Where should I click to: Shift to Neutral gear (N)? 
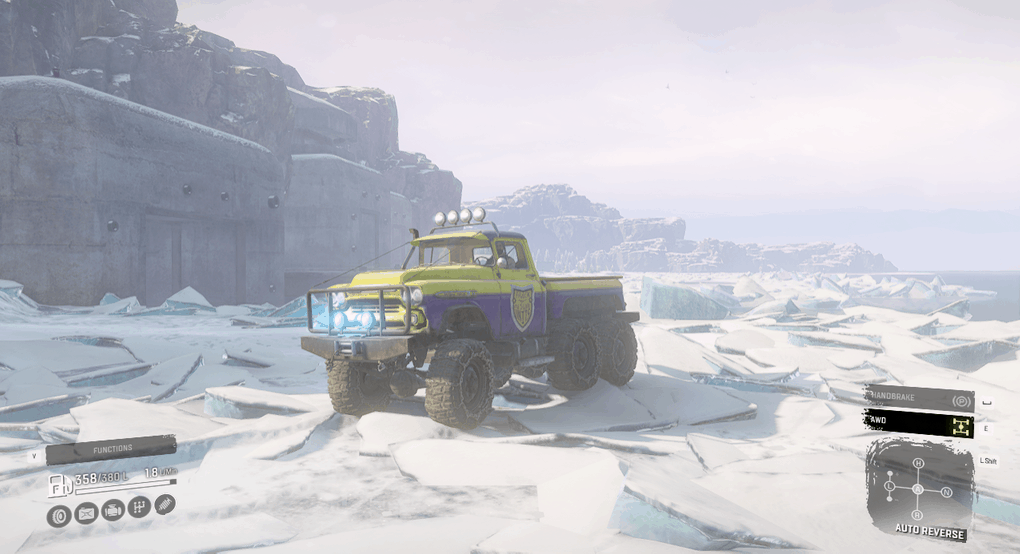coord(947,492)
